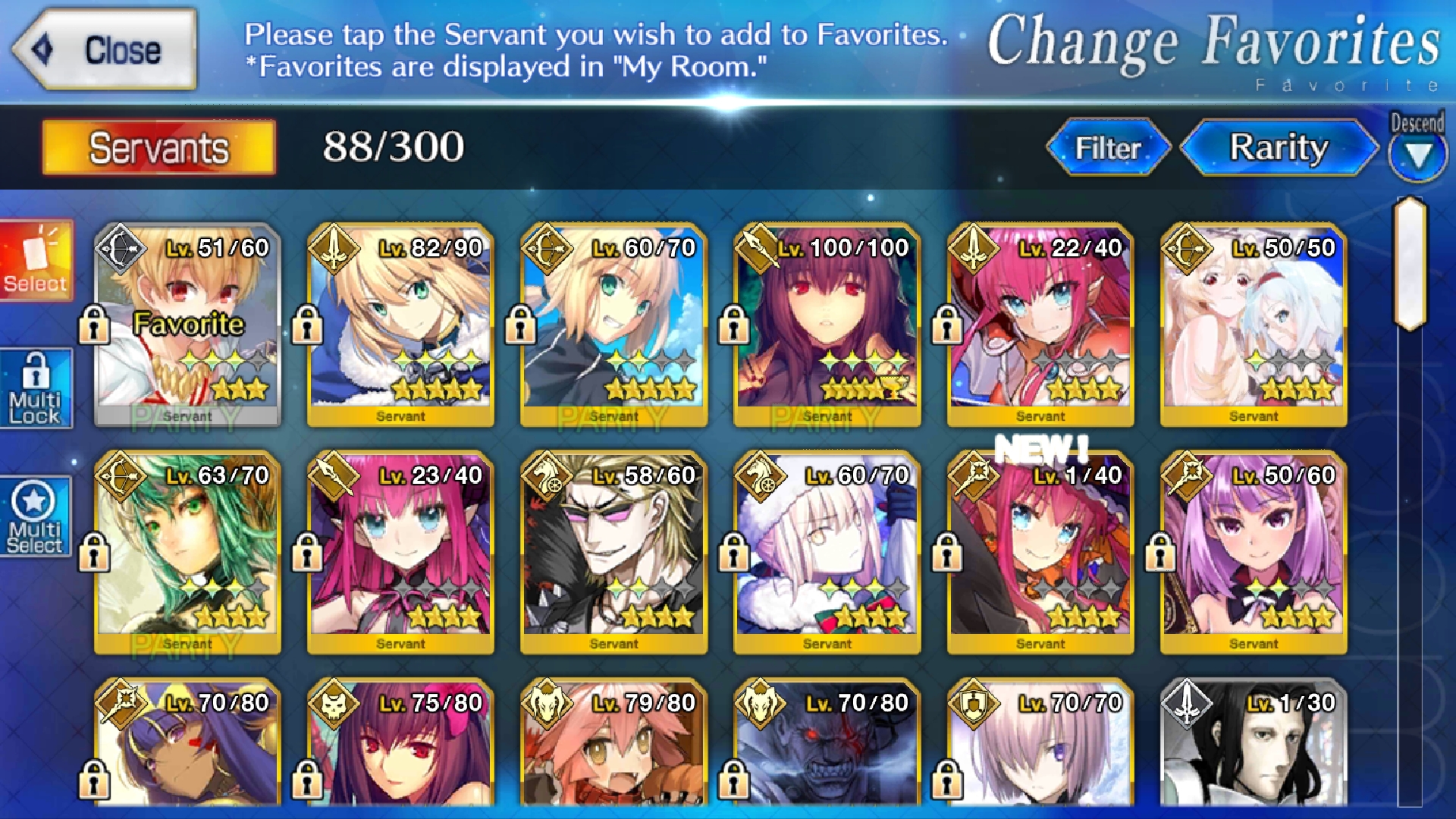This screenshot has width=1456, height=819.
Task: Select the green-haired Lv. 63/70 servant
Action: click(x=187, y=552)
